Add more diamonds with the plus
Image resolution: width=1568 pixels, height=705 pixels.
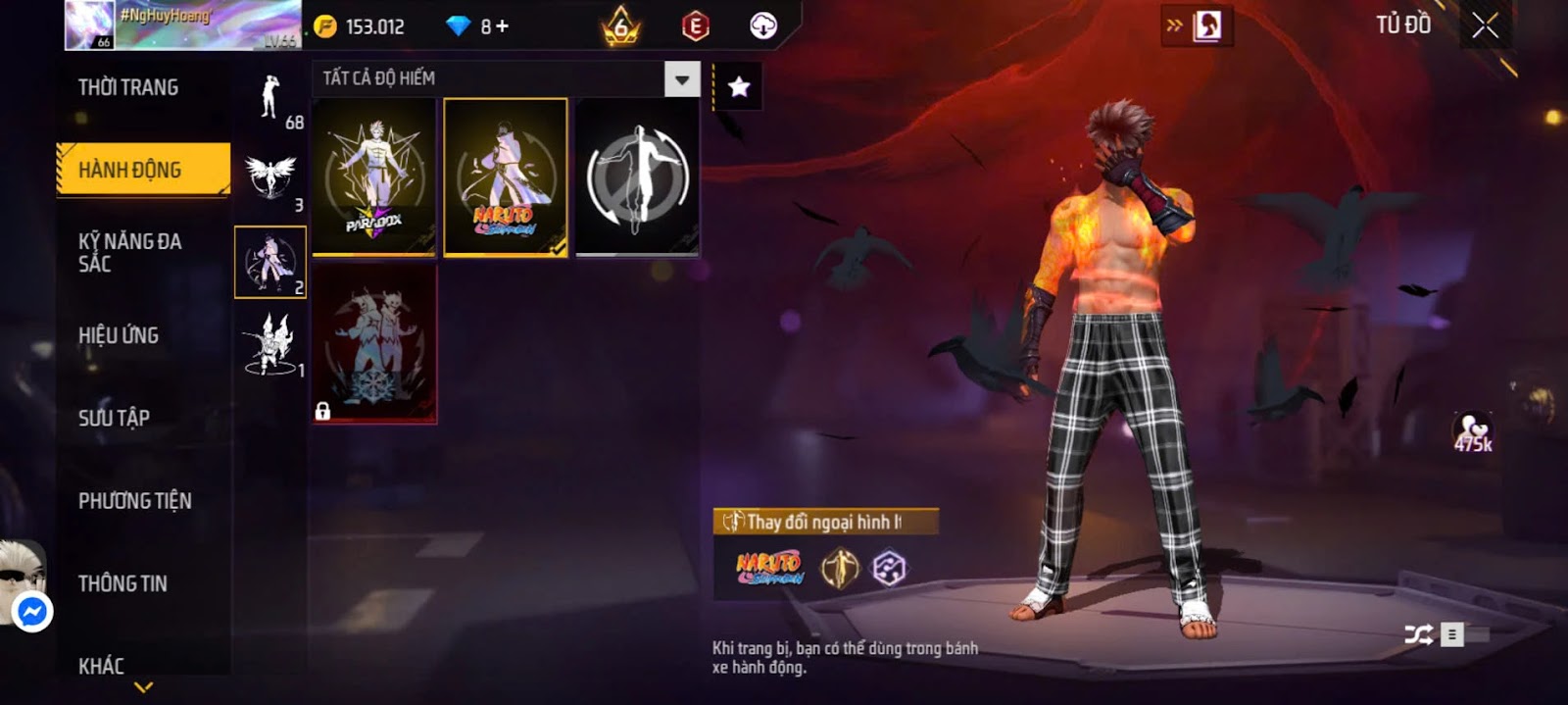[503, 26]
